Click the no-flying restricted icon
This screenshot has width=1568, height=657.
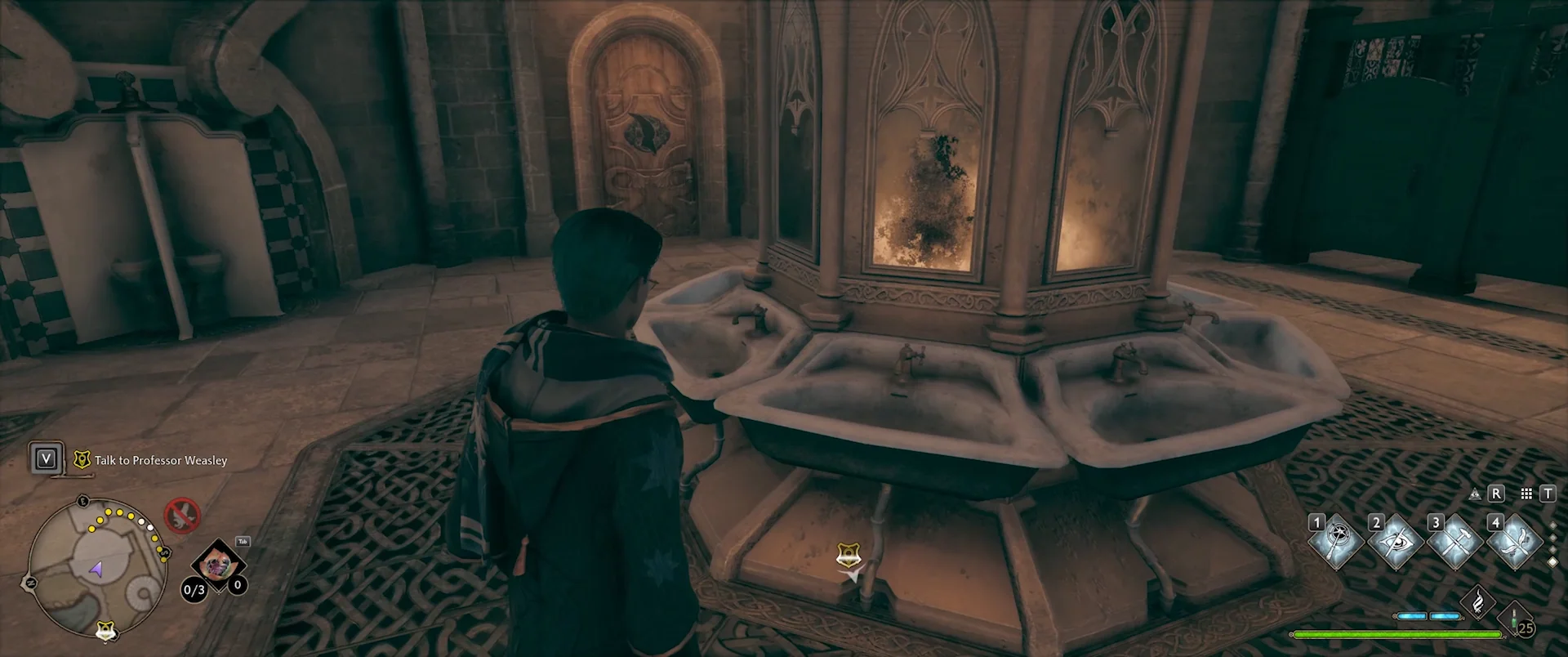click(181, 515)
